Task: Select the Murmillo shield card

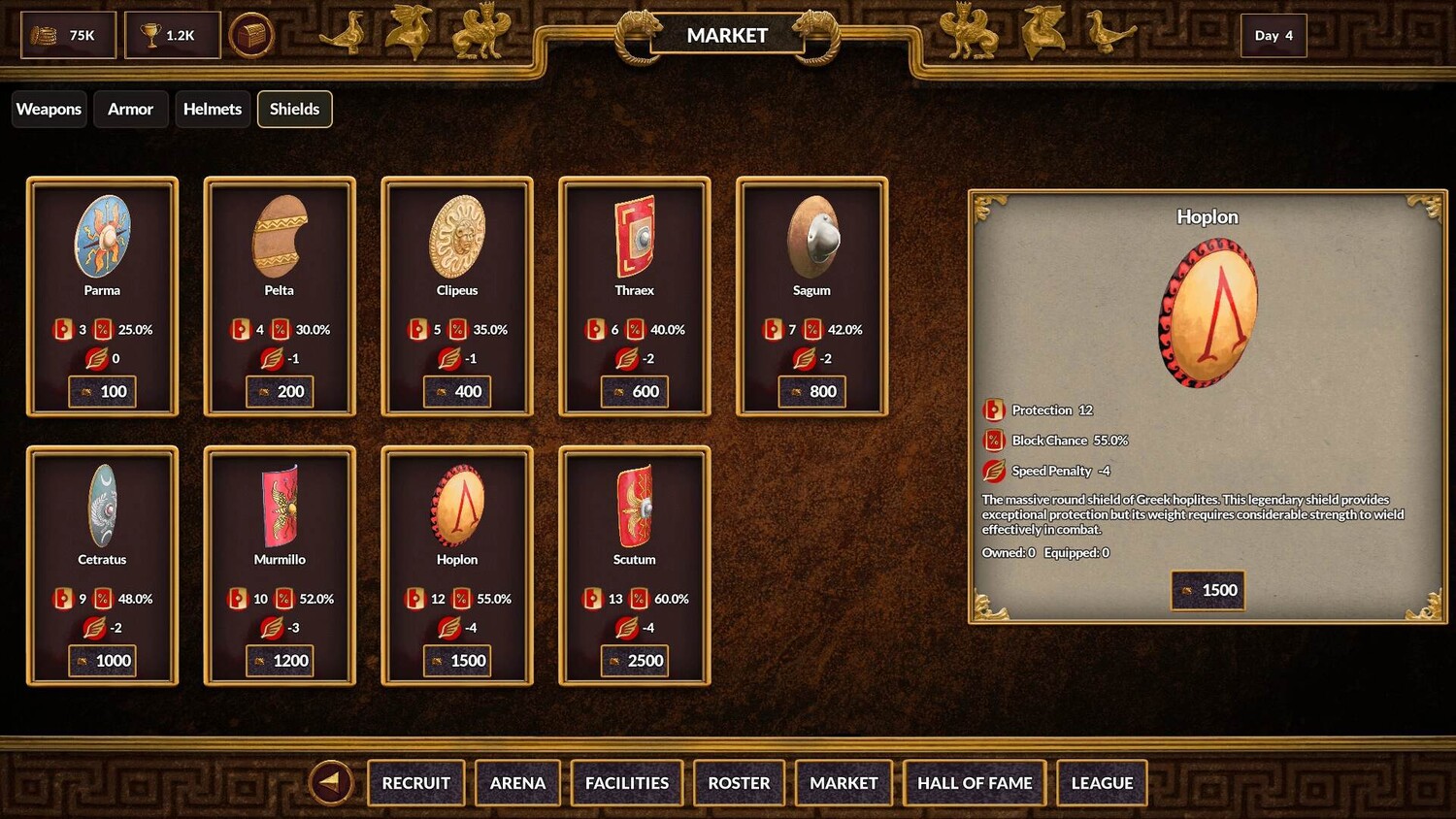Action: click(x=280, y=565)
